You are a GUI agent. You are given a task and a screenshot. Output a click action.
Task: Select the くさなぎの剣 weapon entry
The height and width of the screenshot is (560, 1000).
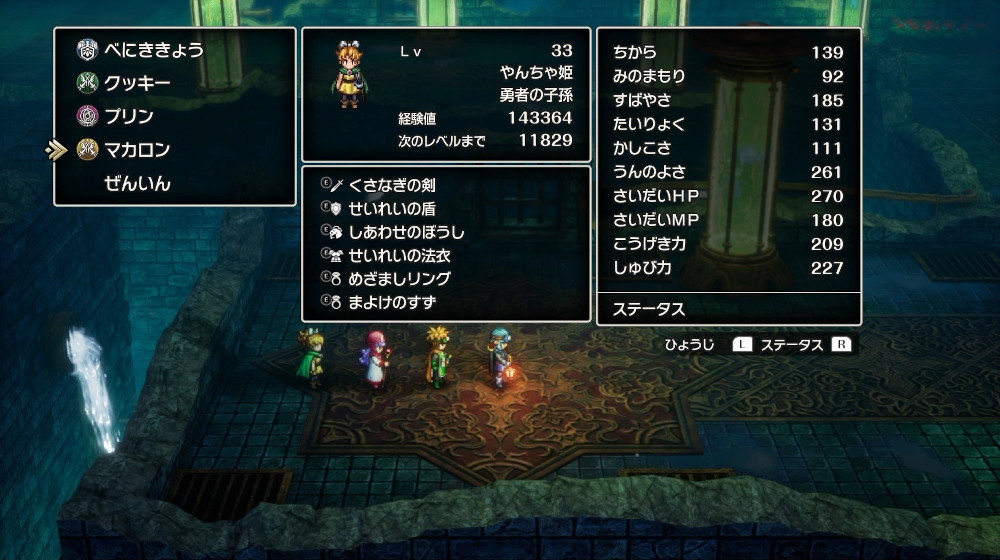tap(391, 186)
